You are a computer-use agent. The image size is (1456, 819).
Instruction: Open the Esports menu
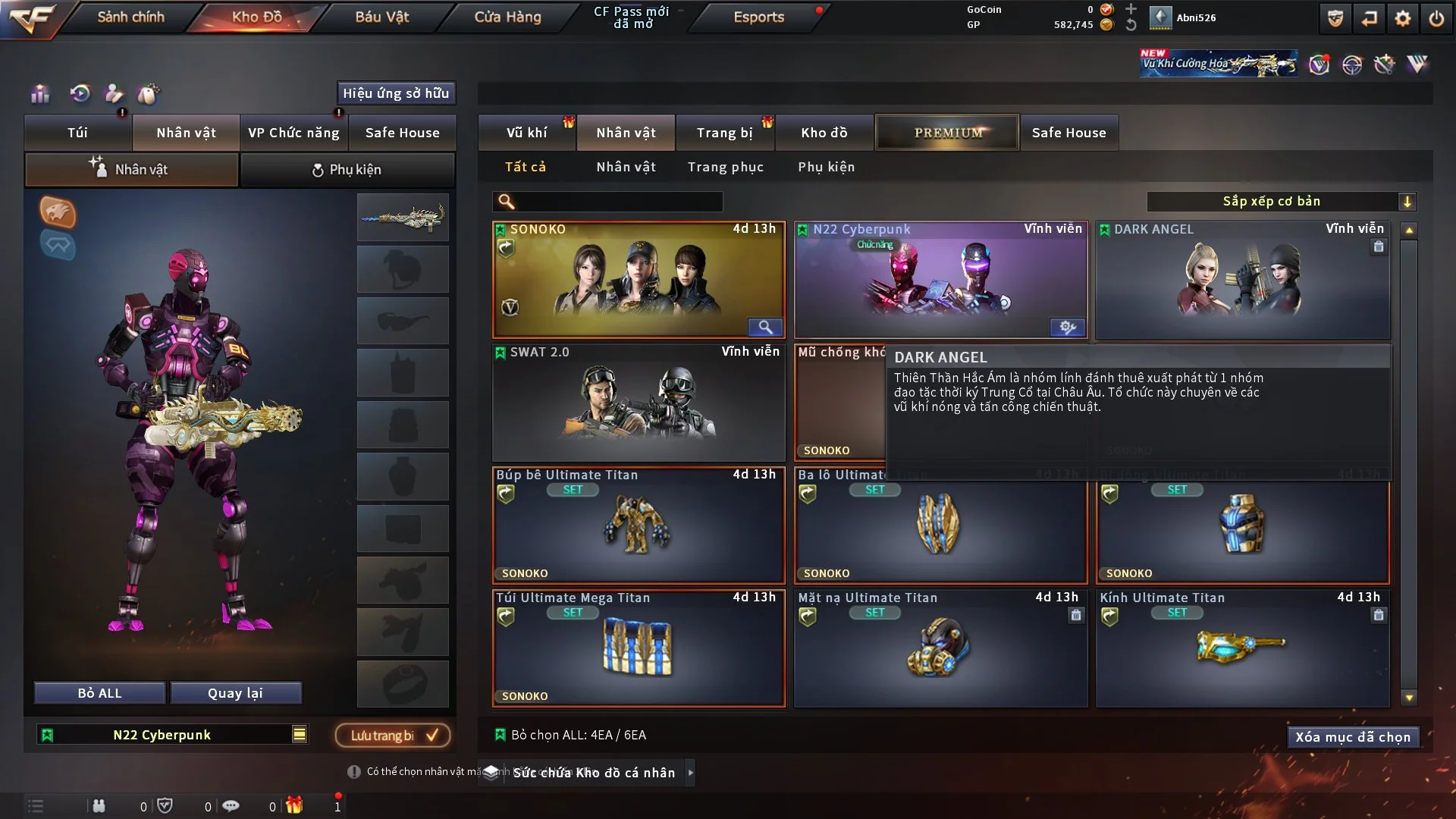coord(758,17)
